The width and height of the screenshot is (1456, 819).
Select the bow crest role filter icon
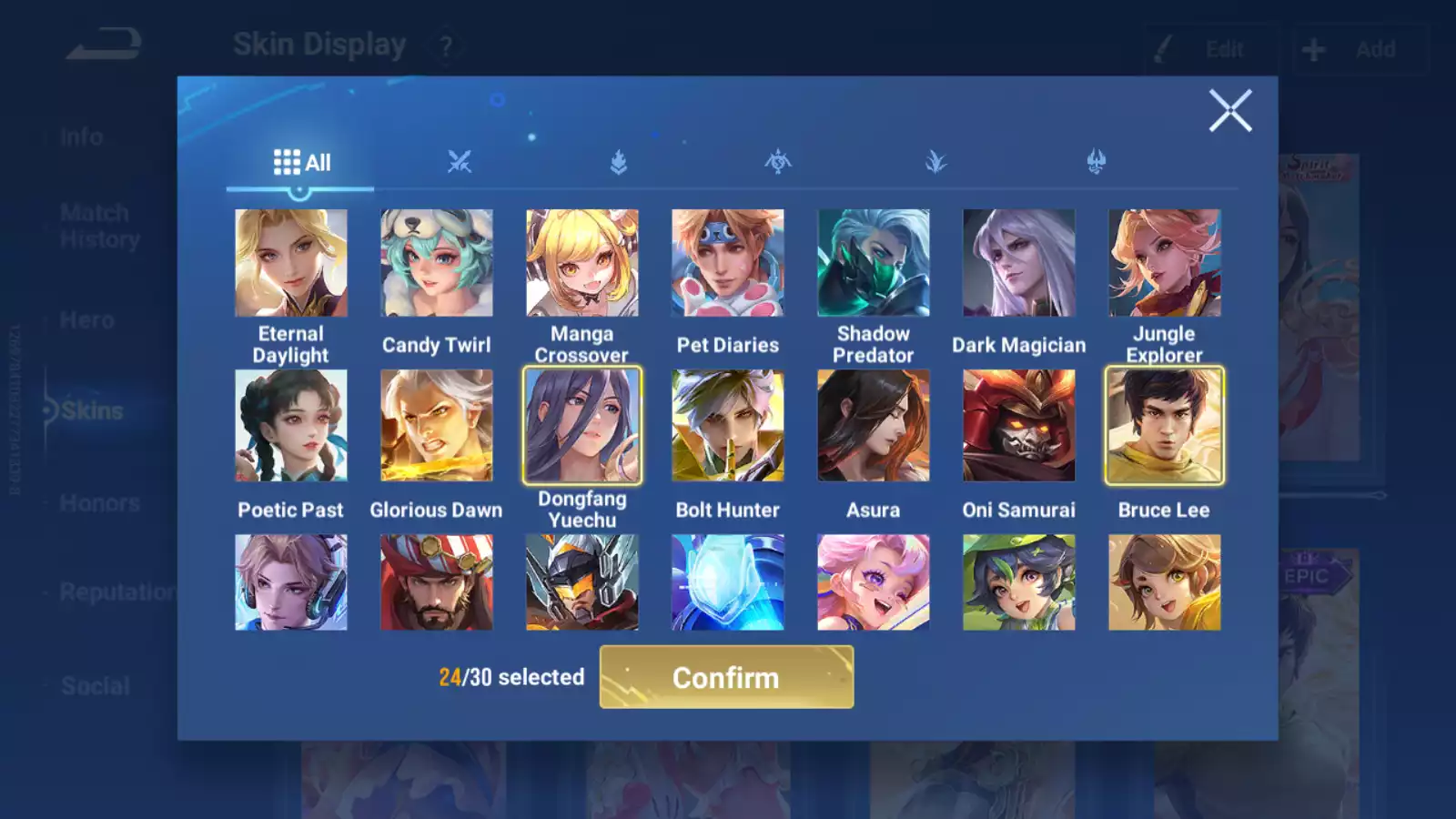[776, 161]
